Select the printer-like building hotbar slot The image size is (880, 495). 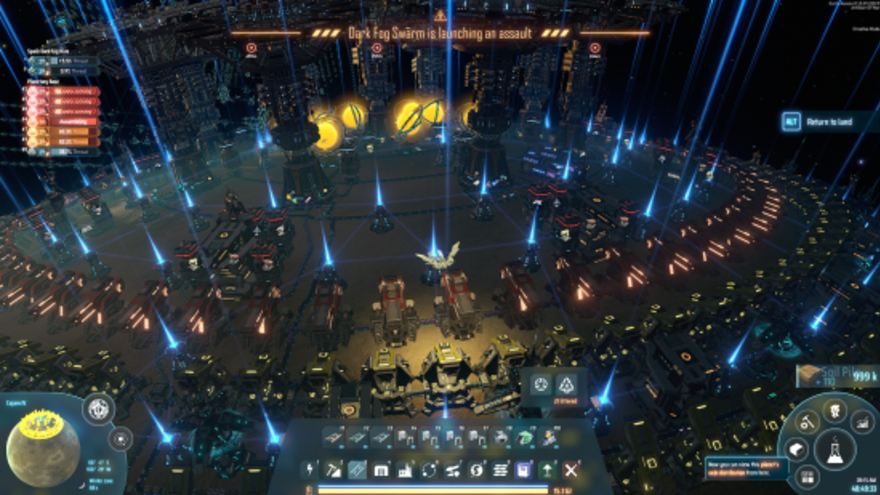click(x=503, y=438)
